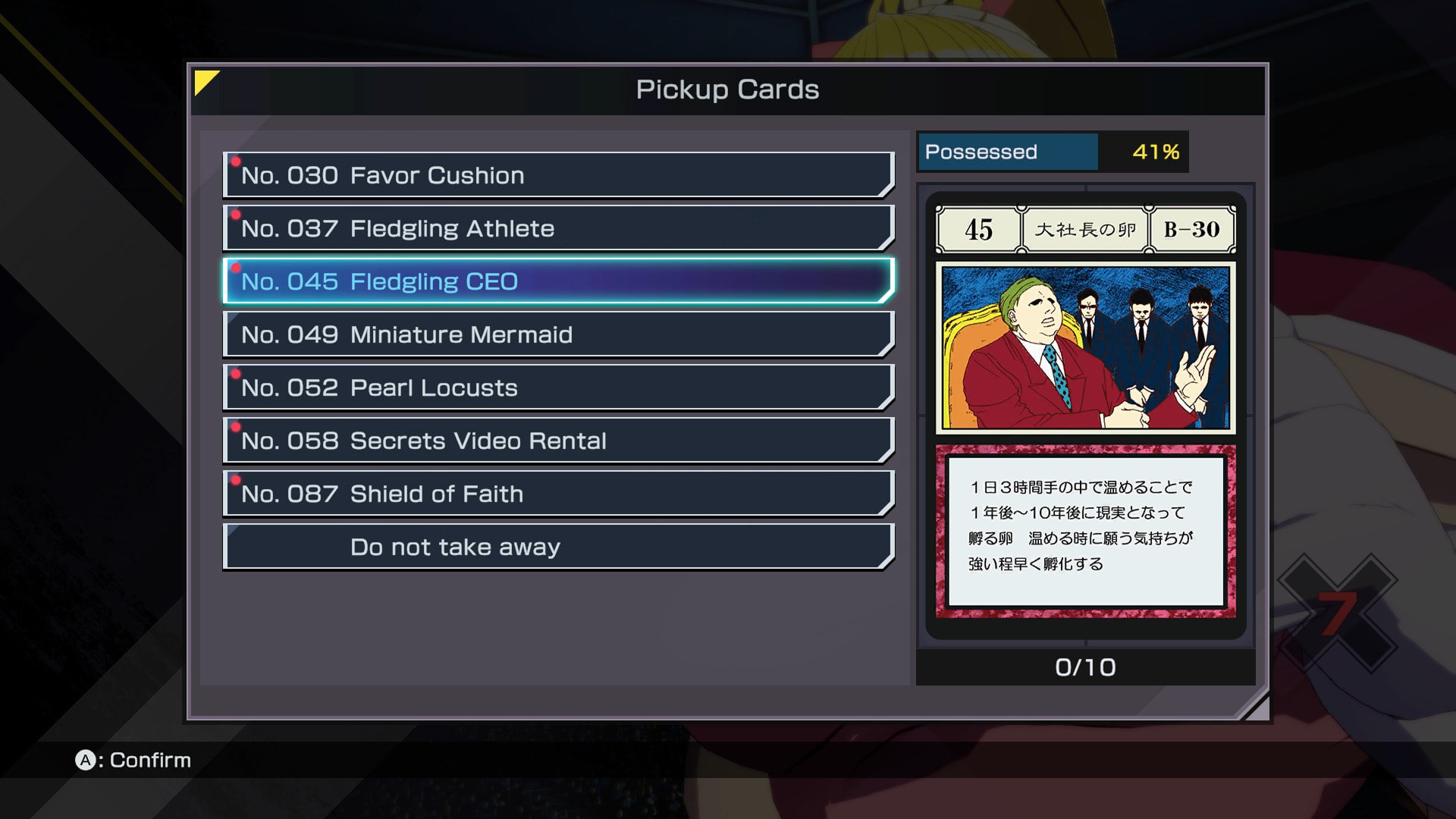Choose No. 037 Fledgling Athlete

558,228
